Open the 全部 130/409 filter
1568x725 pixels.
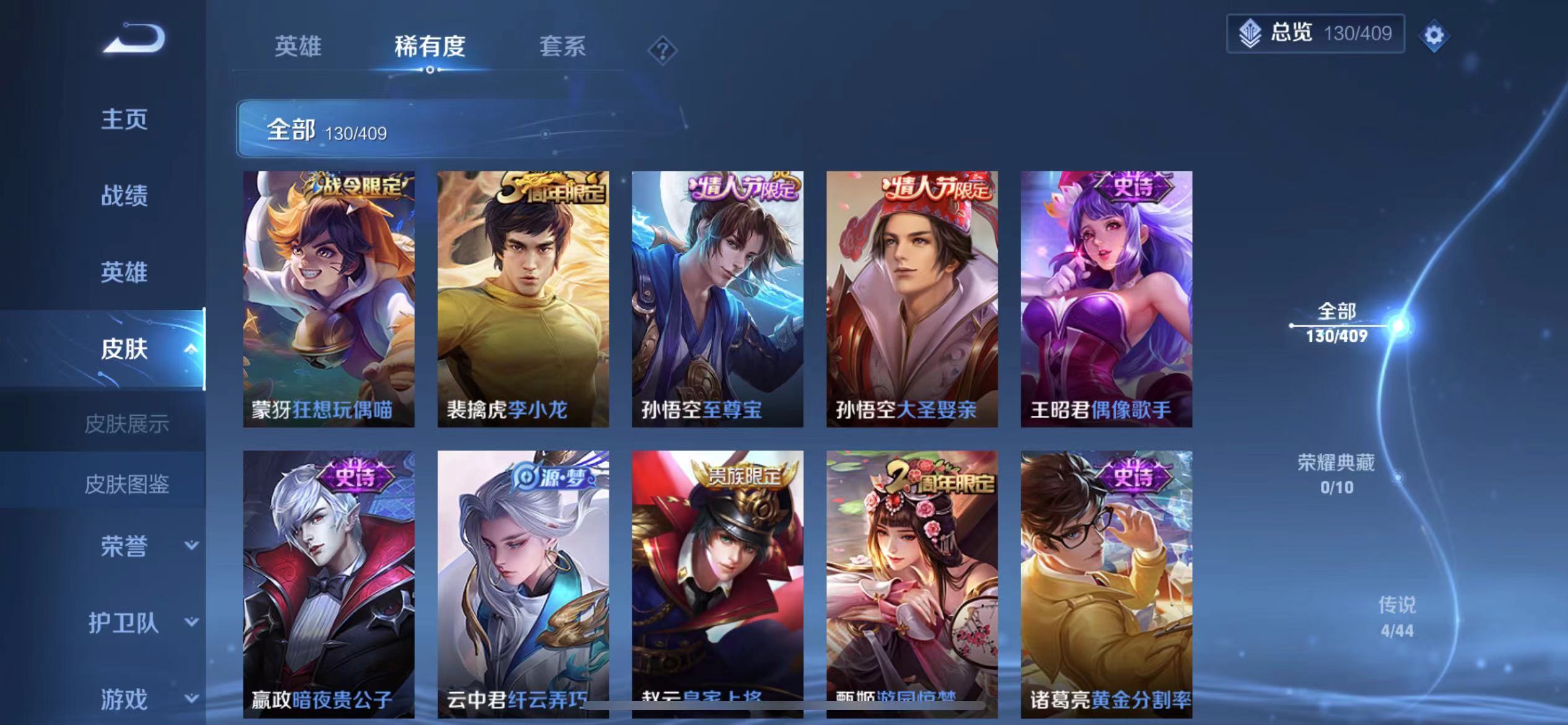click(x=433, y=129)
